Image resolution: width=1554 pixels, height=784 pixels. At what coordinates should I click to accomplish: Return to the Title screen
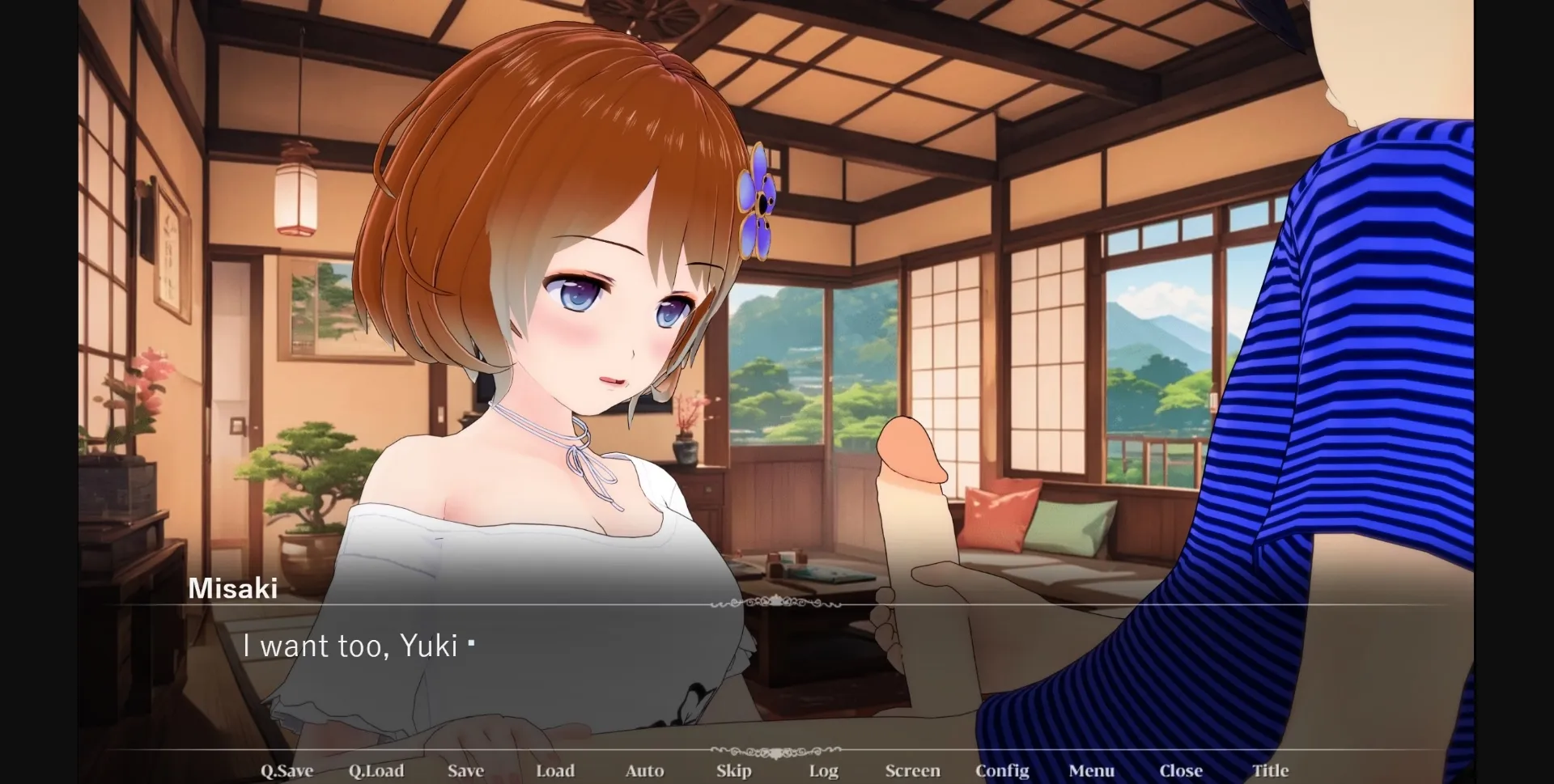pyautogui.click(x=1271, y=770)
